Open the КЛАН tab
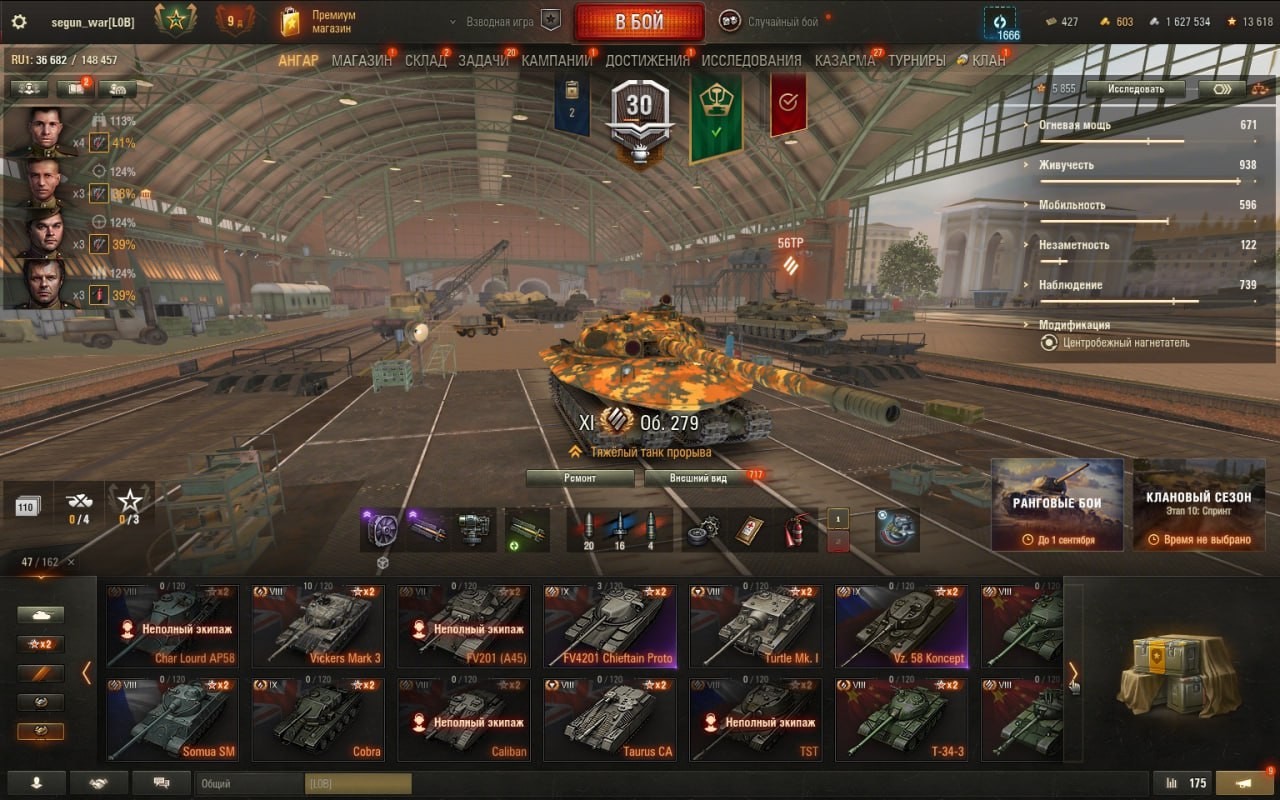1280x800 pixels. [x=988, y=60]
